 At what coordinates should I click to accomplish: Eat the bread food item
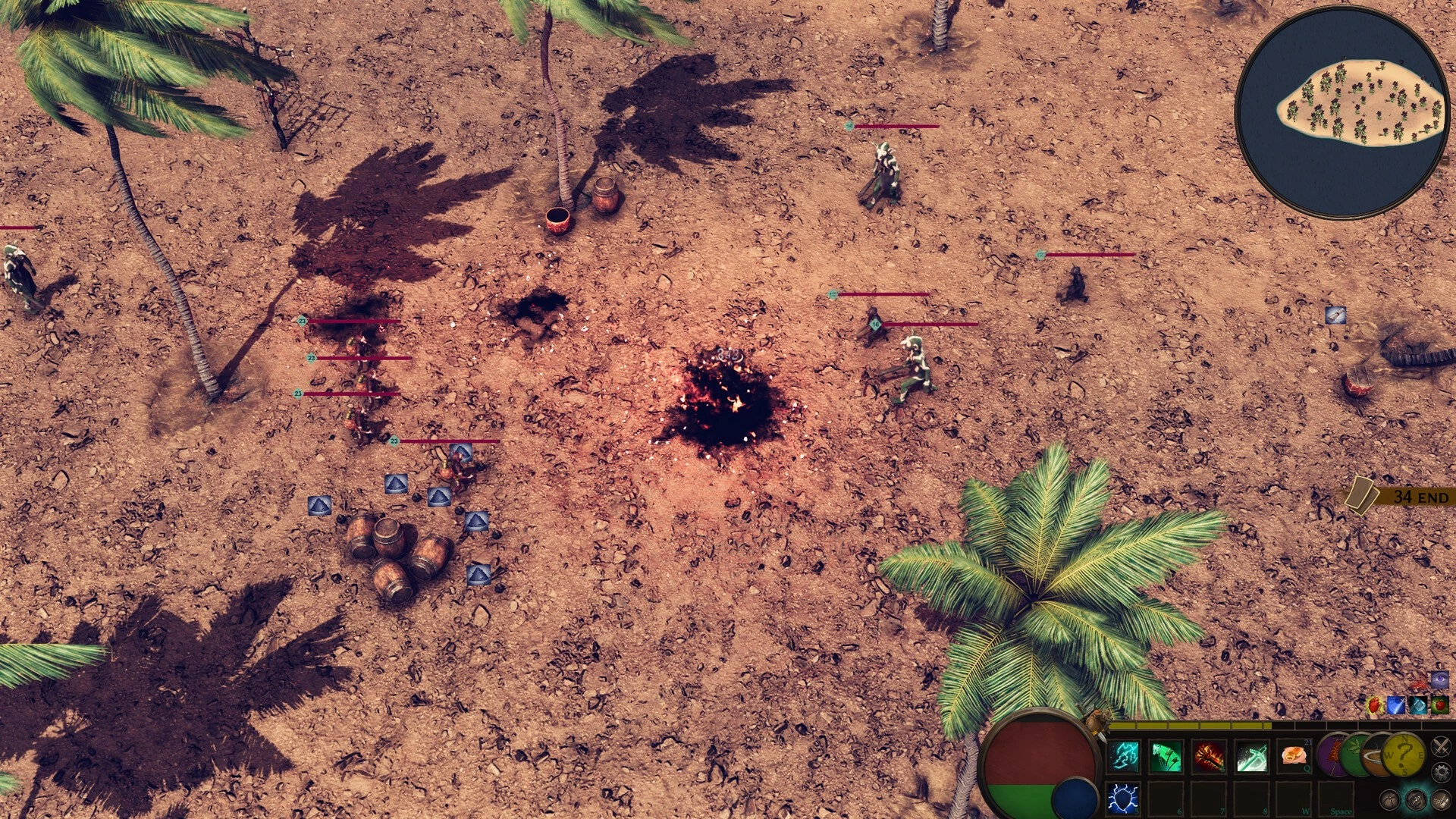tap(1294, 756)
